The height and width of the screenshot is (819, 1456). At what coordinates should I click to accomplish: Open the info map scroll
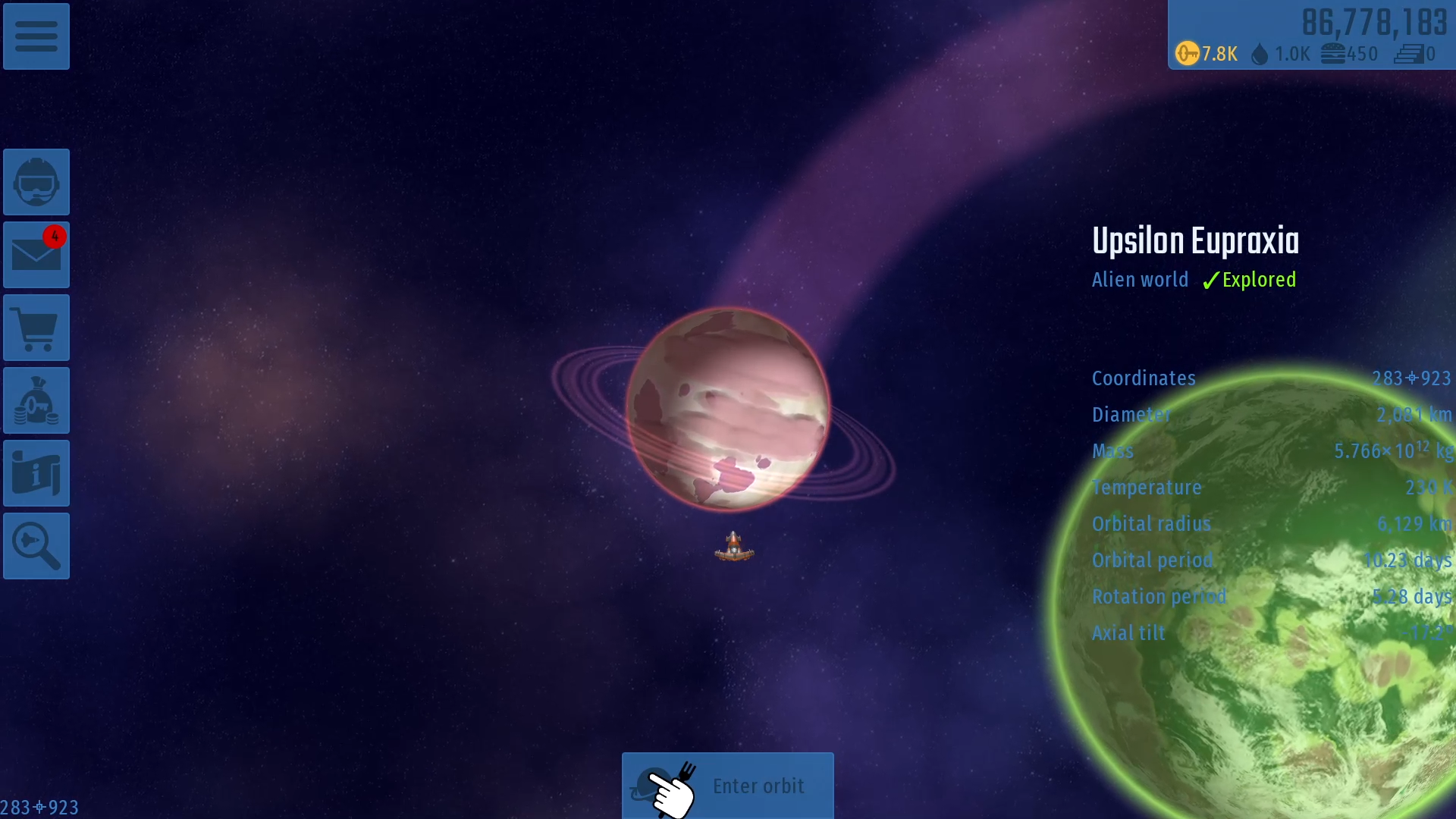[36, 472]
